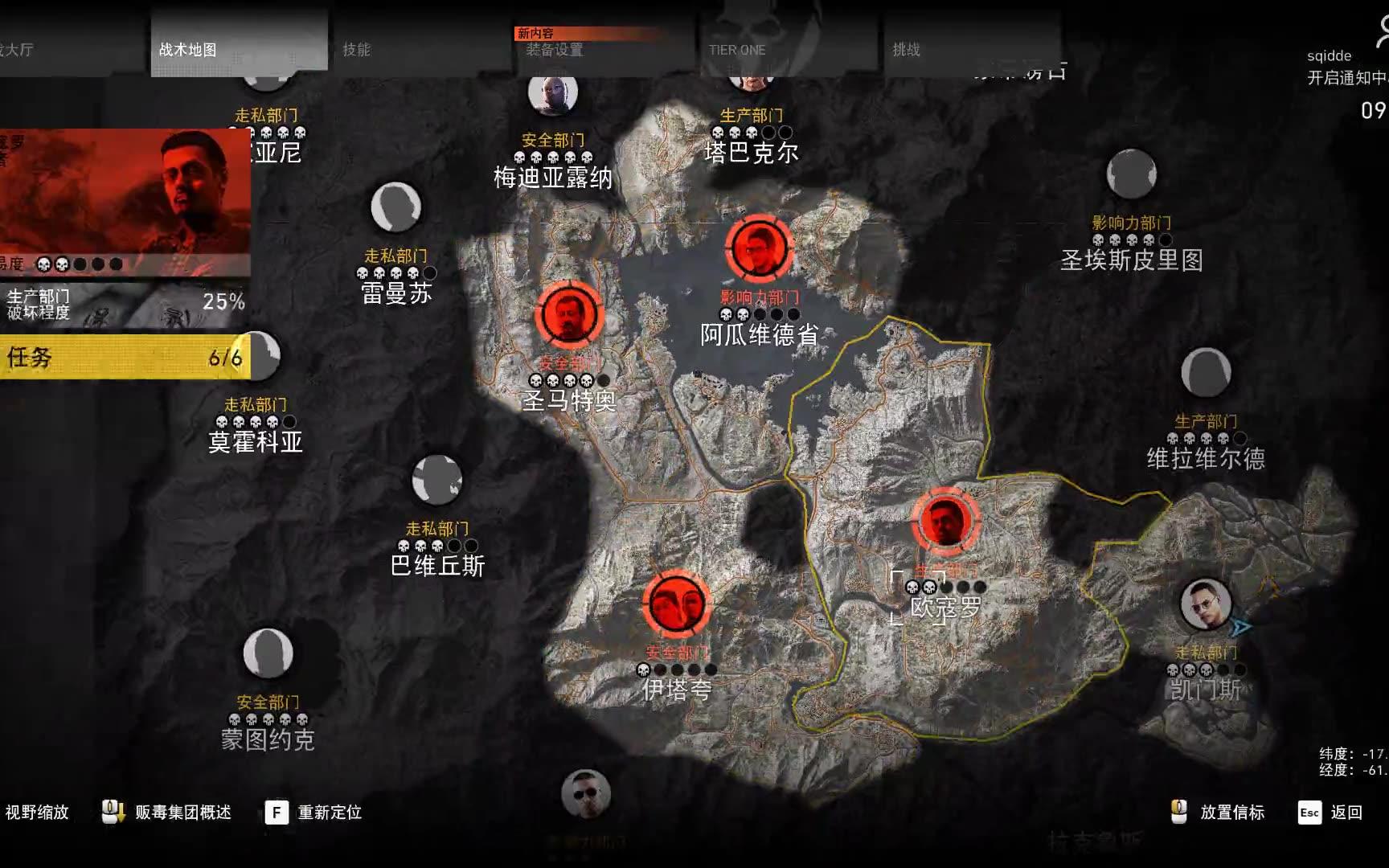Select the red boss portrait over 阿瓜维德省
1389x868 pixels.
tap(758, 250)
